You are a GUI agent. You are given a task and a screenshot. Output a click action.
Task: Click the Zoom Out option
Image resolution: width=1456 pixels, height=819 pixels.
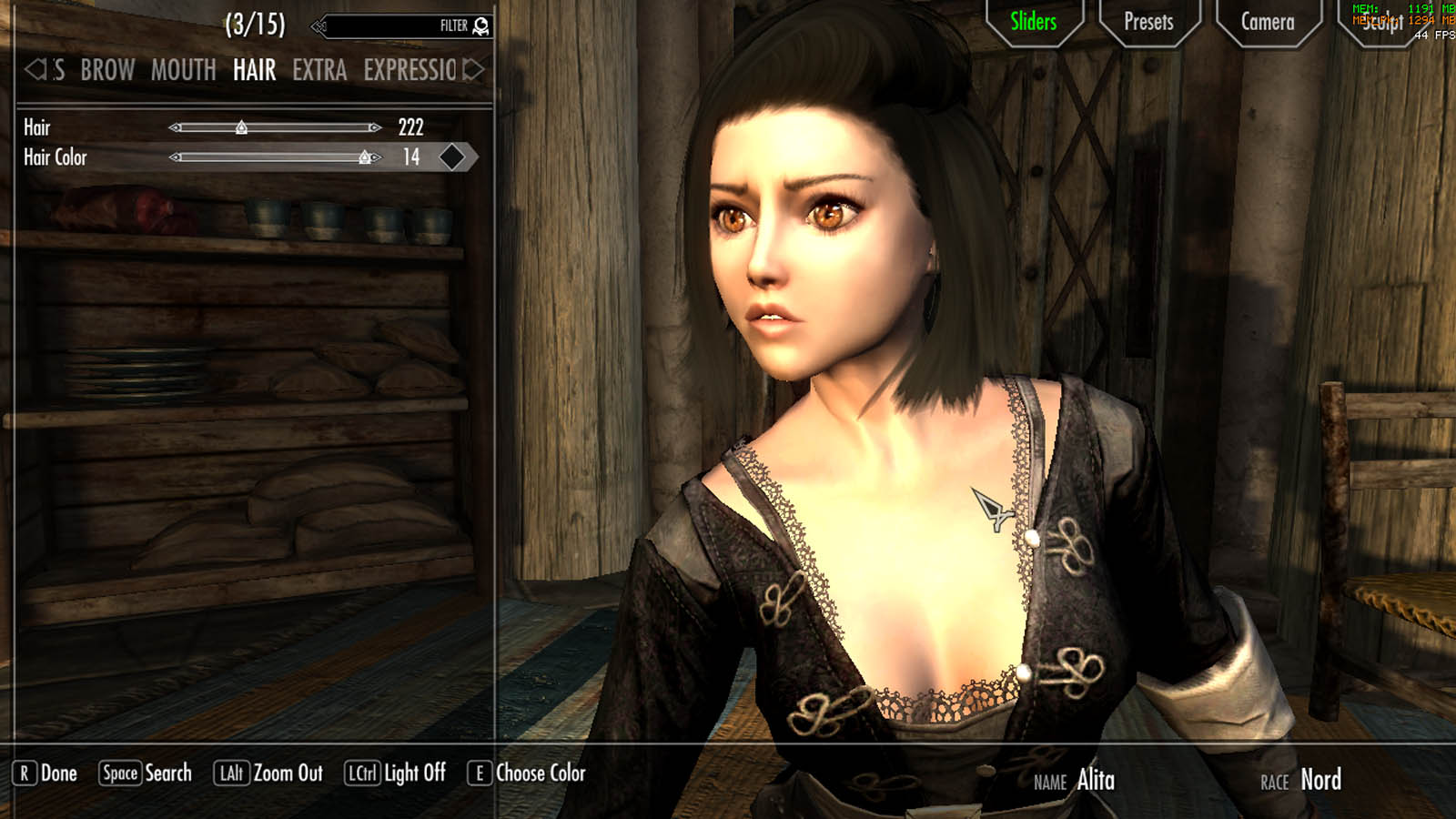pyautogui.click(x=268, y=773)
